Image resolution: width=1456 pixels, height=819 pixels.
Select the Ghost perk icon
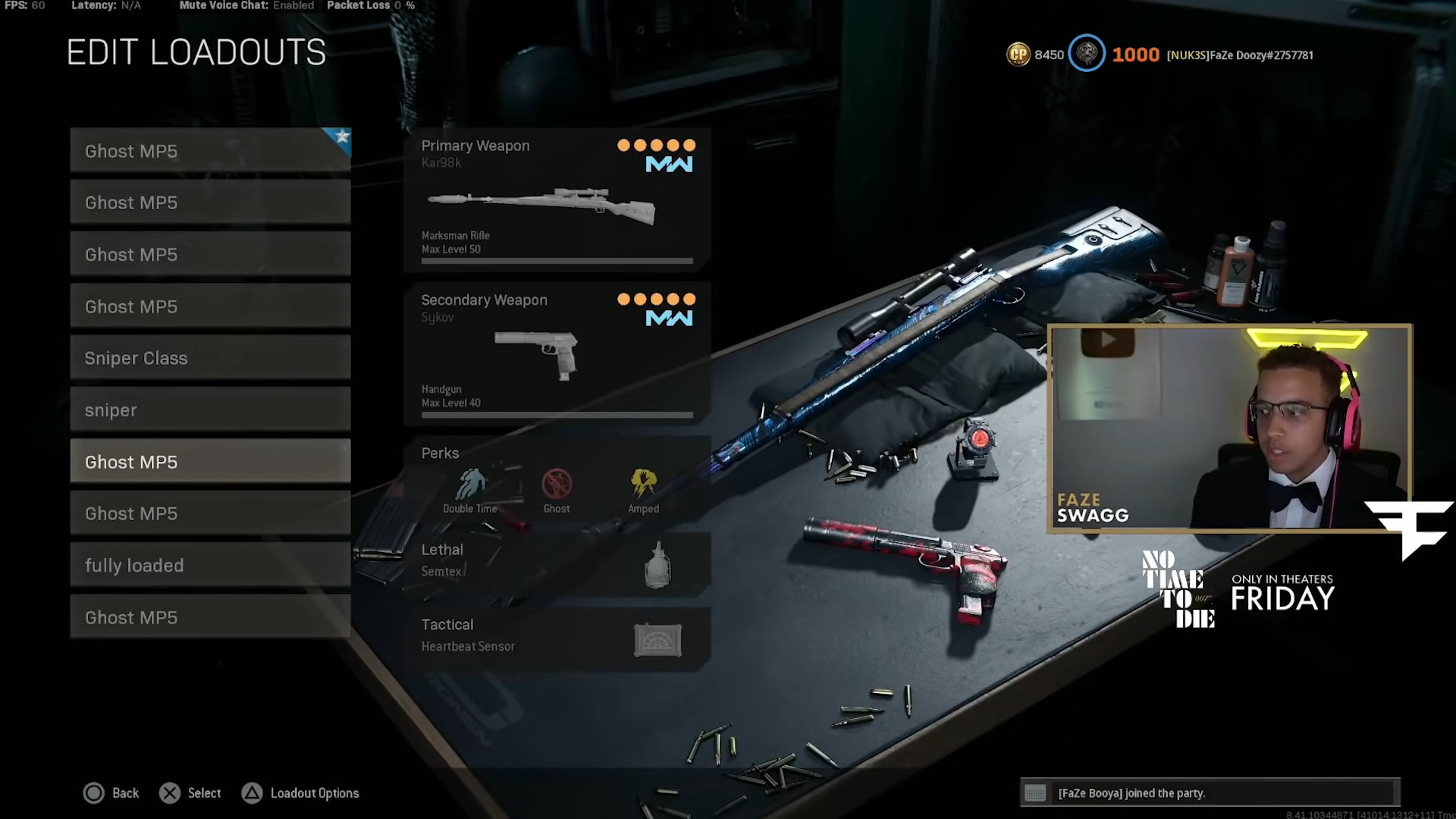pos(557,483)
